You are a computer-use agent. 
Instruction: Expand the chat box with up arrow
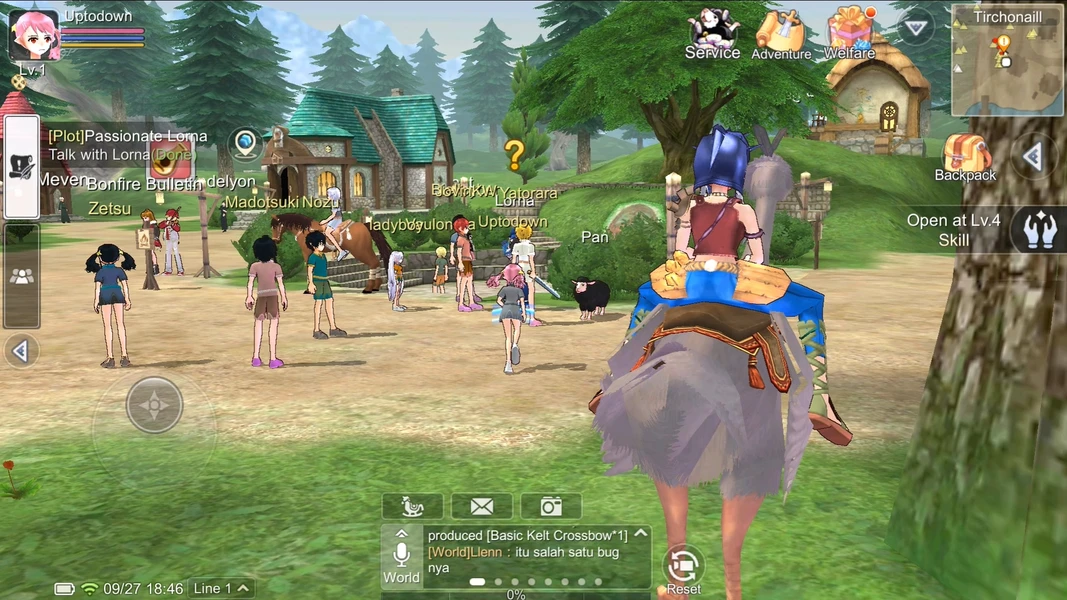(641, 534)
